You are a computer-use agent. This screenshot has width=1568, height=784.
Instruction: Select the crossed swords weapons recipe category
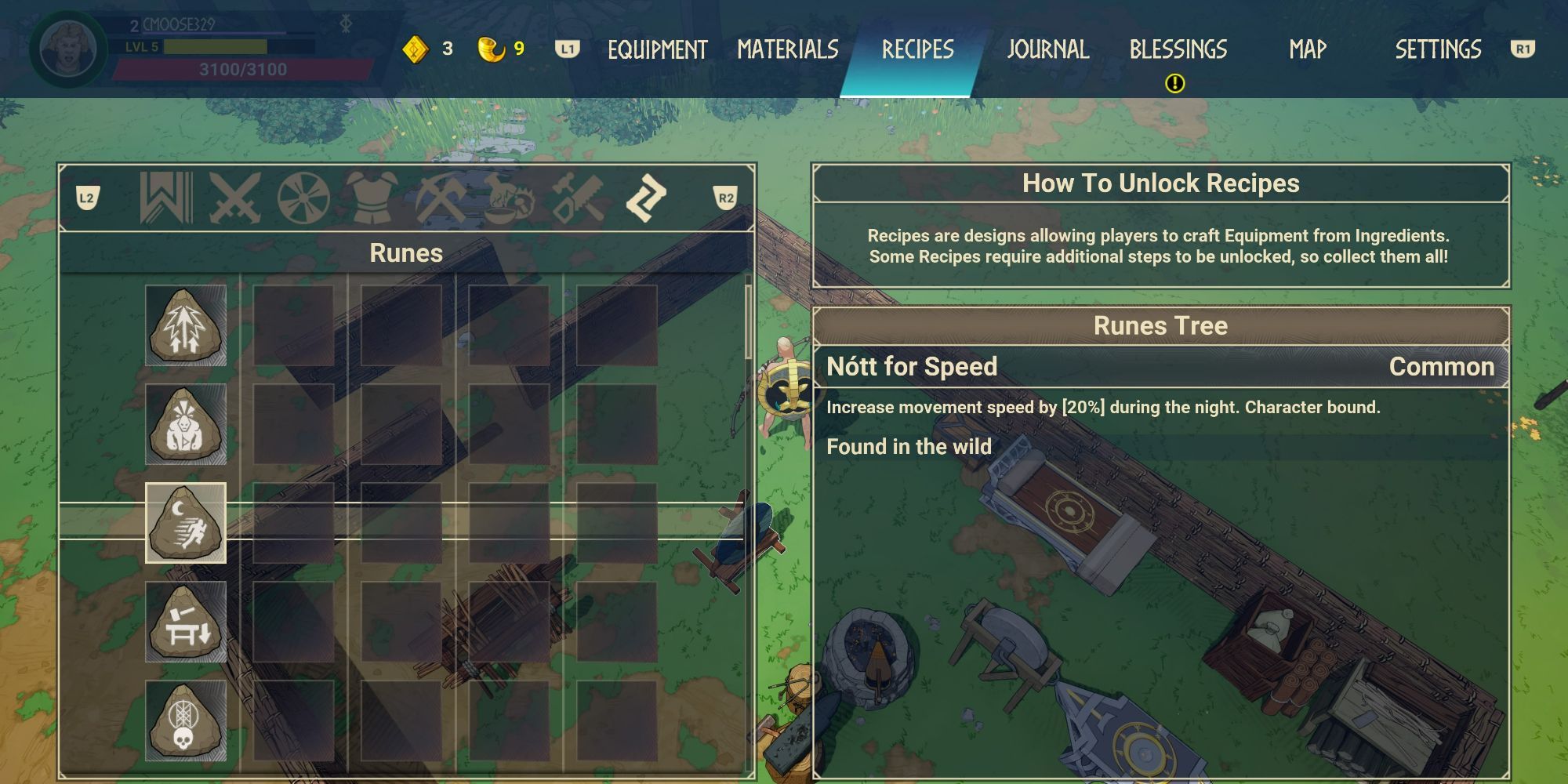233,198
